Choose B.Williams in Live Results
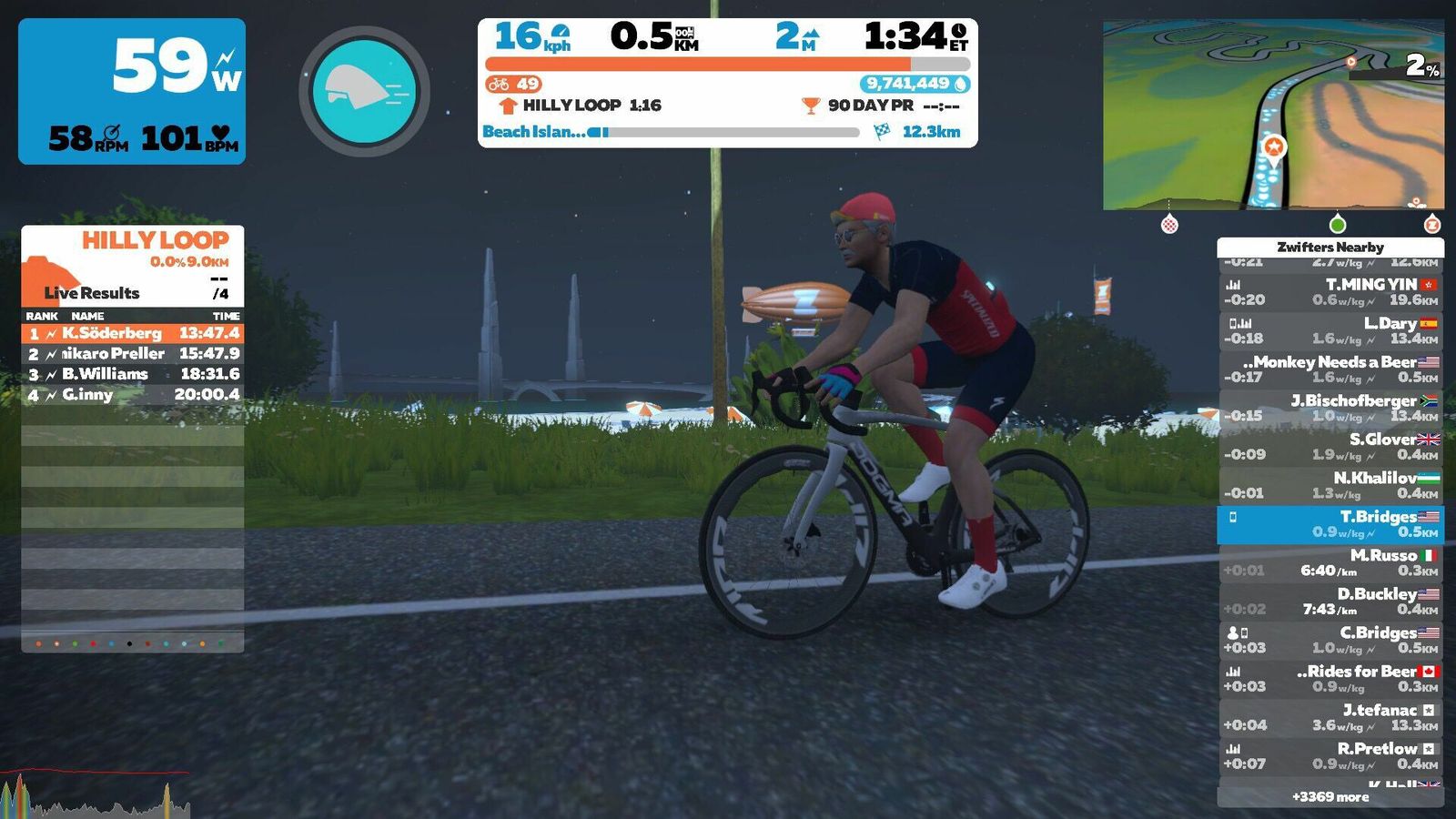 (x=133, y=374)
